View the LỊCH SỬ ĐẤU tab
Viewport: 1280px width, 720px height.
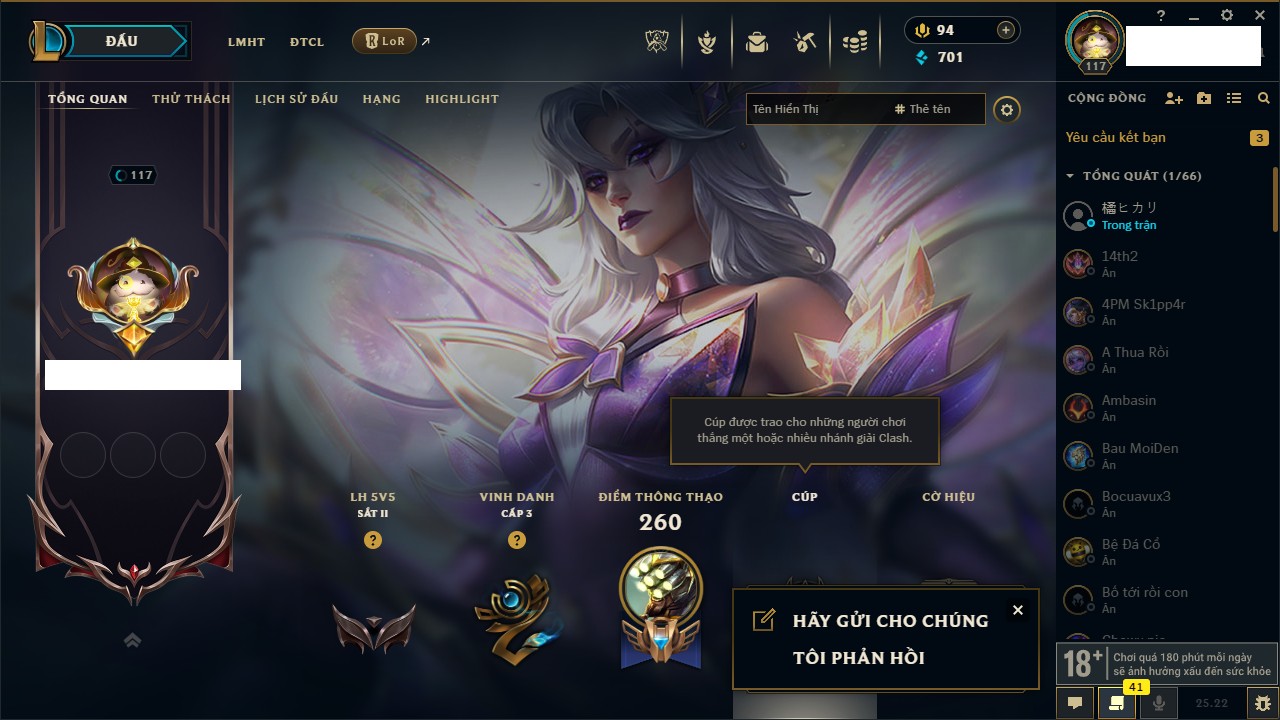(296, 99)
